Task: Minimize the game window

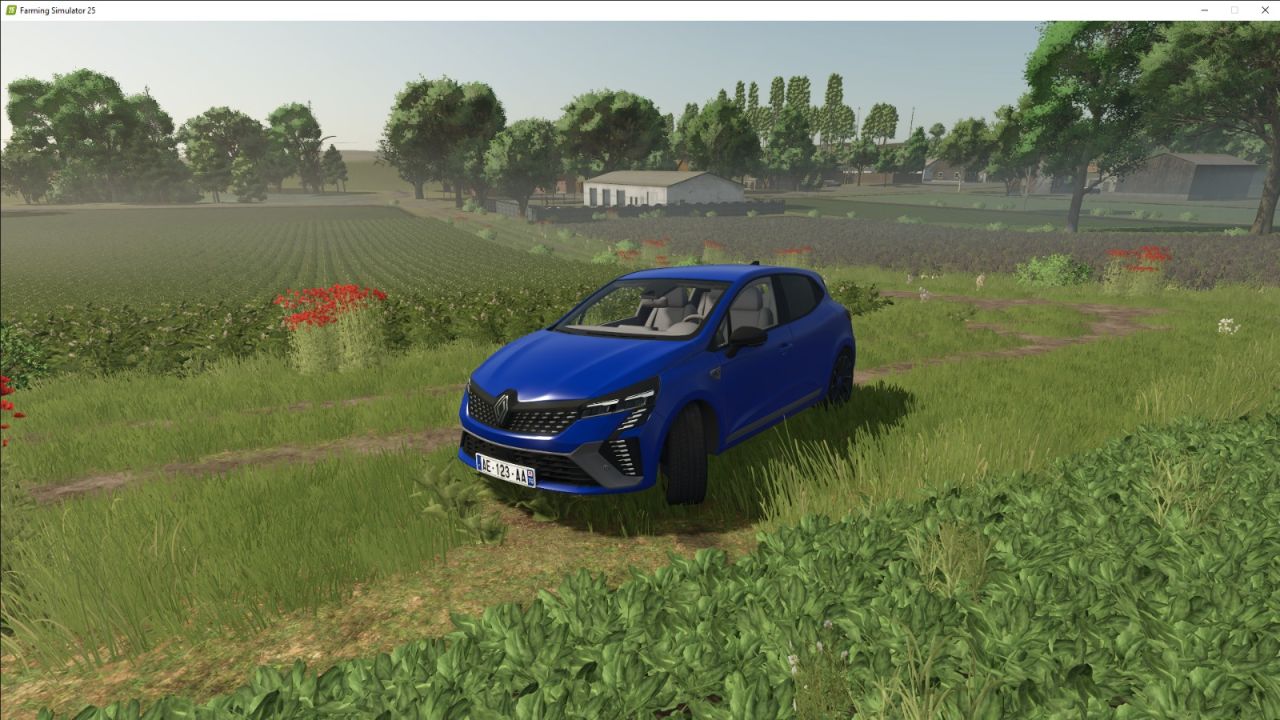Action: (1204, 10)
